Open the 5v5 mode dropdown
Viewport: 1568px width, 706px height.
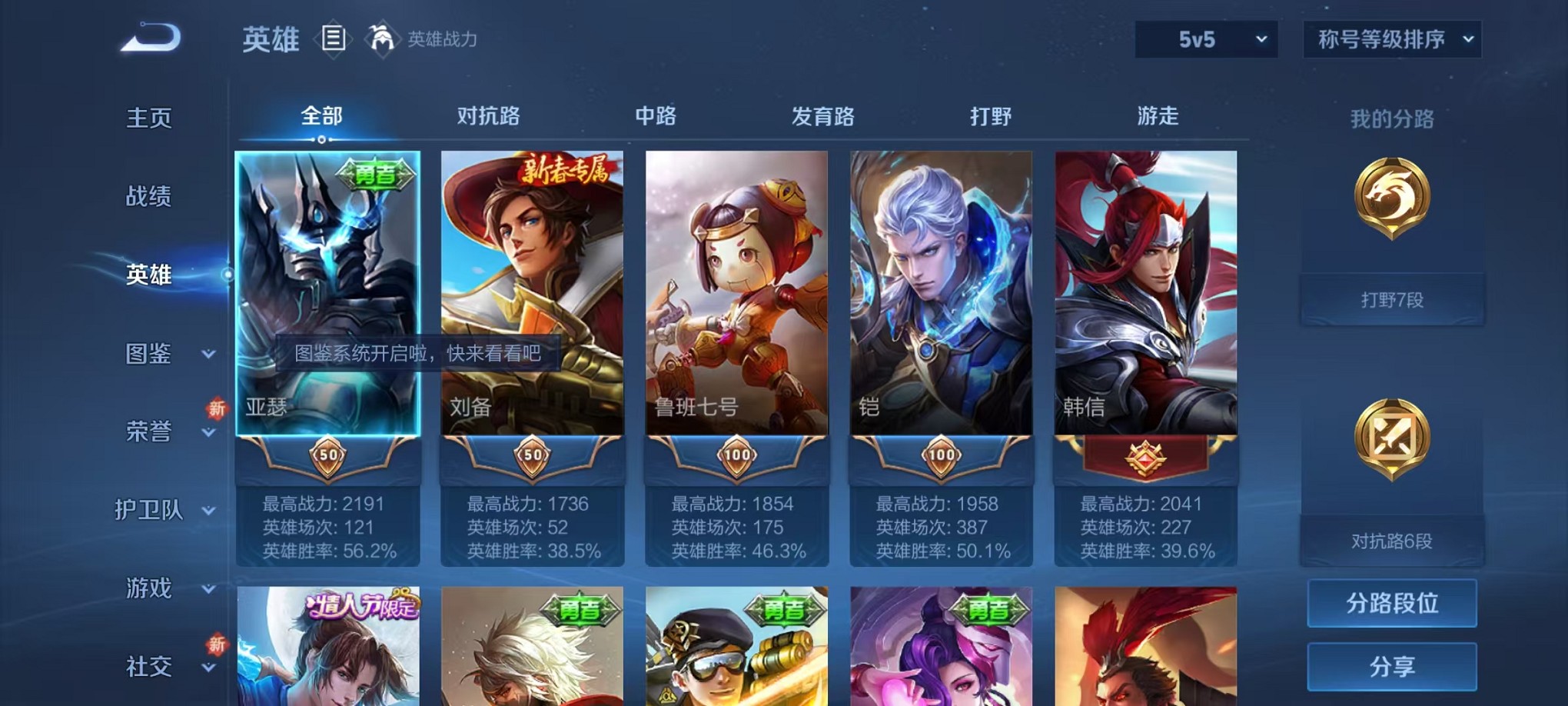click(1205, 37)
